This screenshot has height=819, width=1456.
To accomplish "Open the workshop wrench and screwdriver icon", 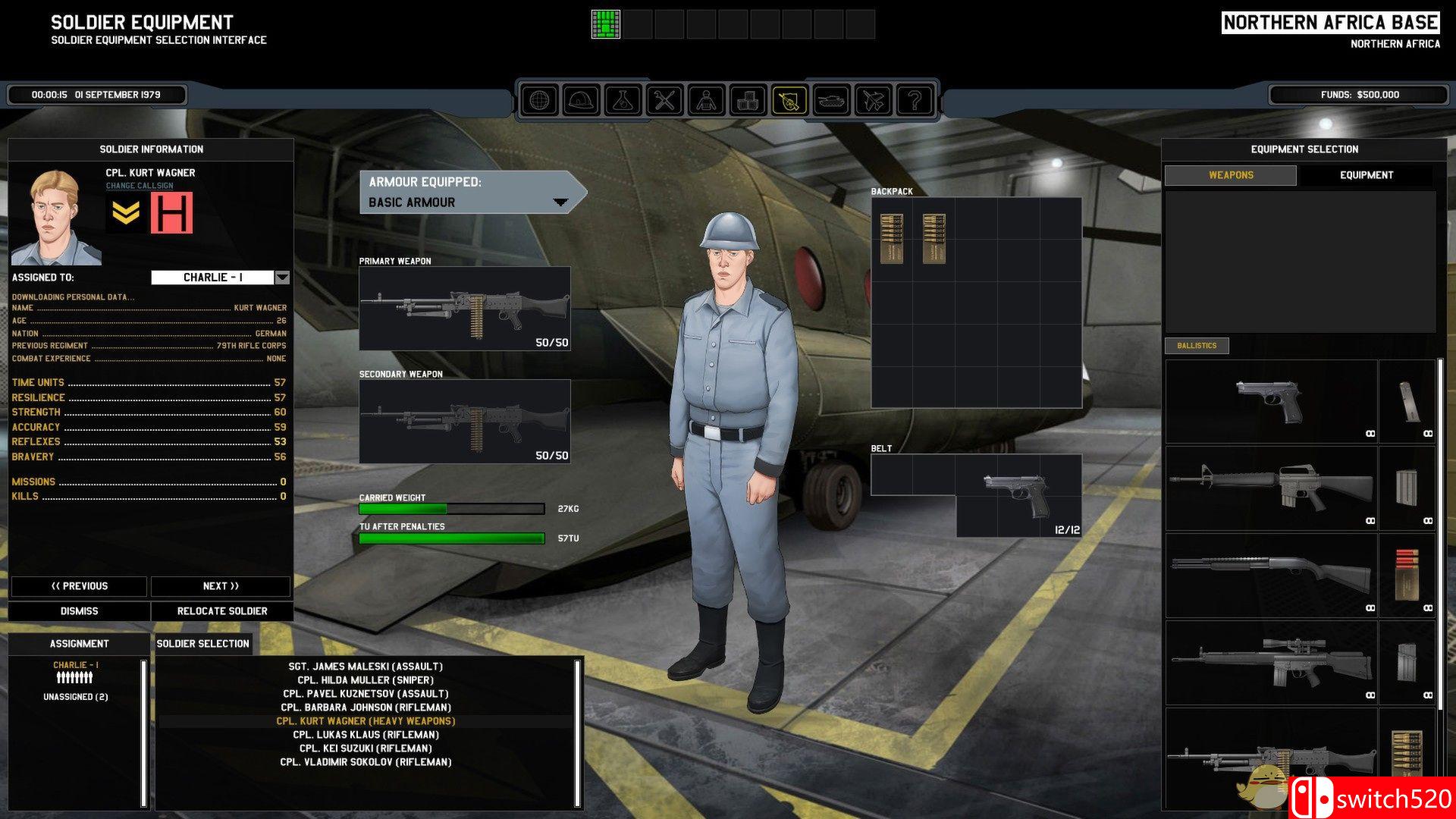I will coord(665,99).
